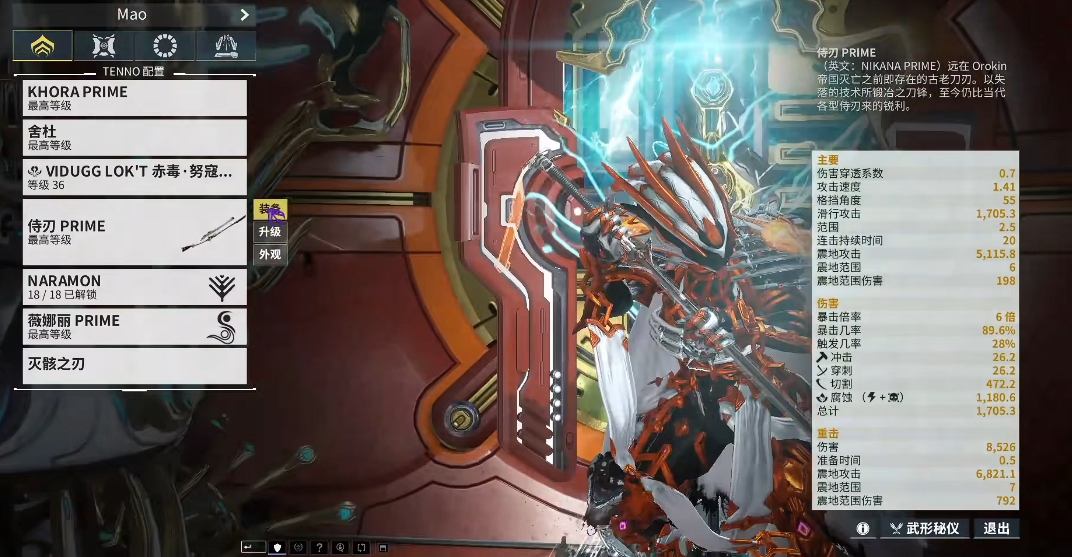Show weapon info via the i button
Screen dimensions: 1072x557
(x=862, y=528)
